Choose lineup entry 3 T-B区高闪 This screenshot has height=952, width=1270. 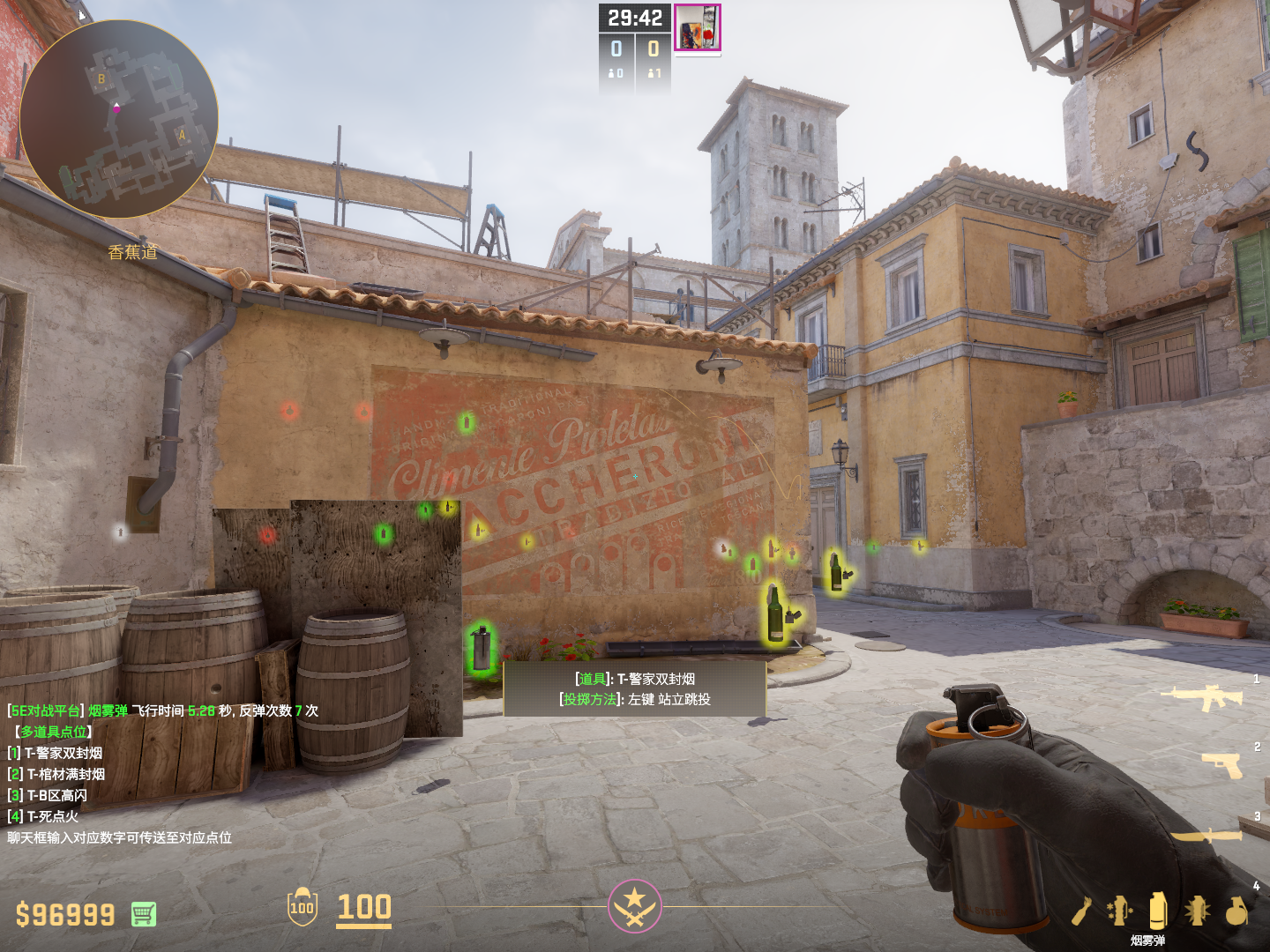48,795
